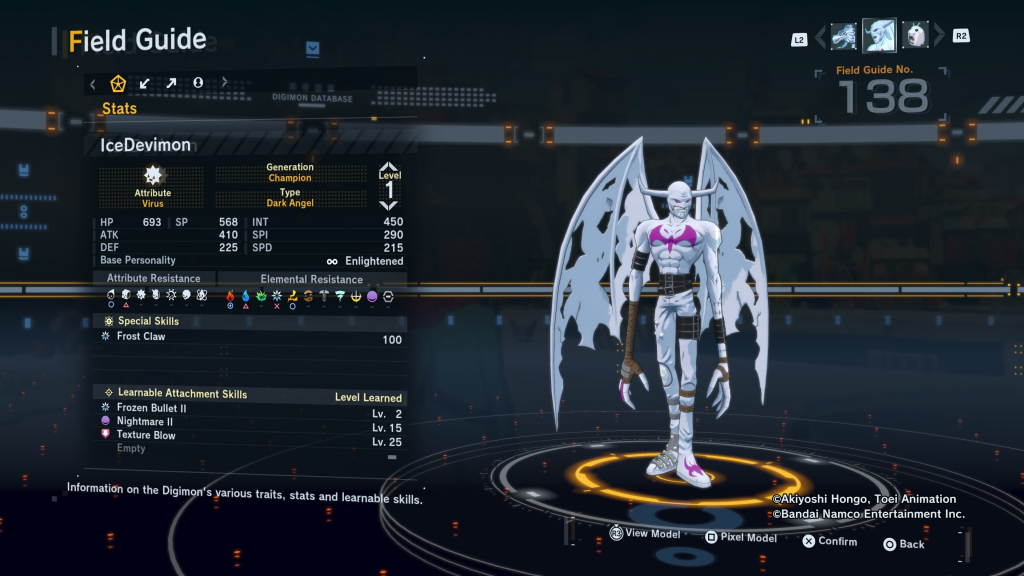Select the blue dragon Digimon thumbnail
The height and width of the screenshot is (576, 1024).
844,36
